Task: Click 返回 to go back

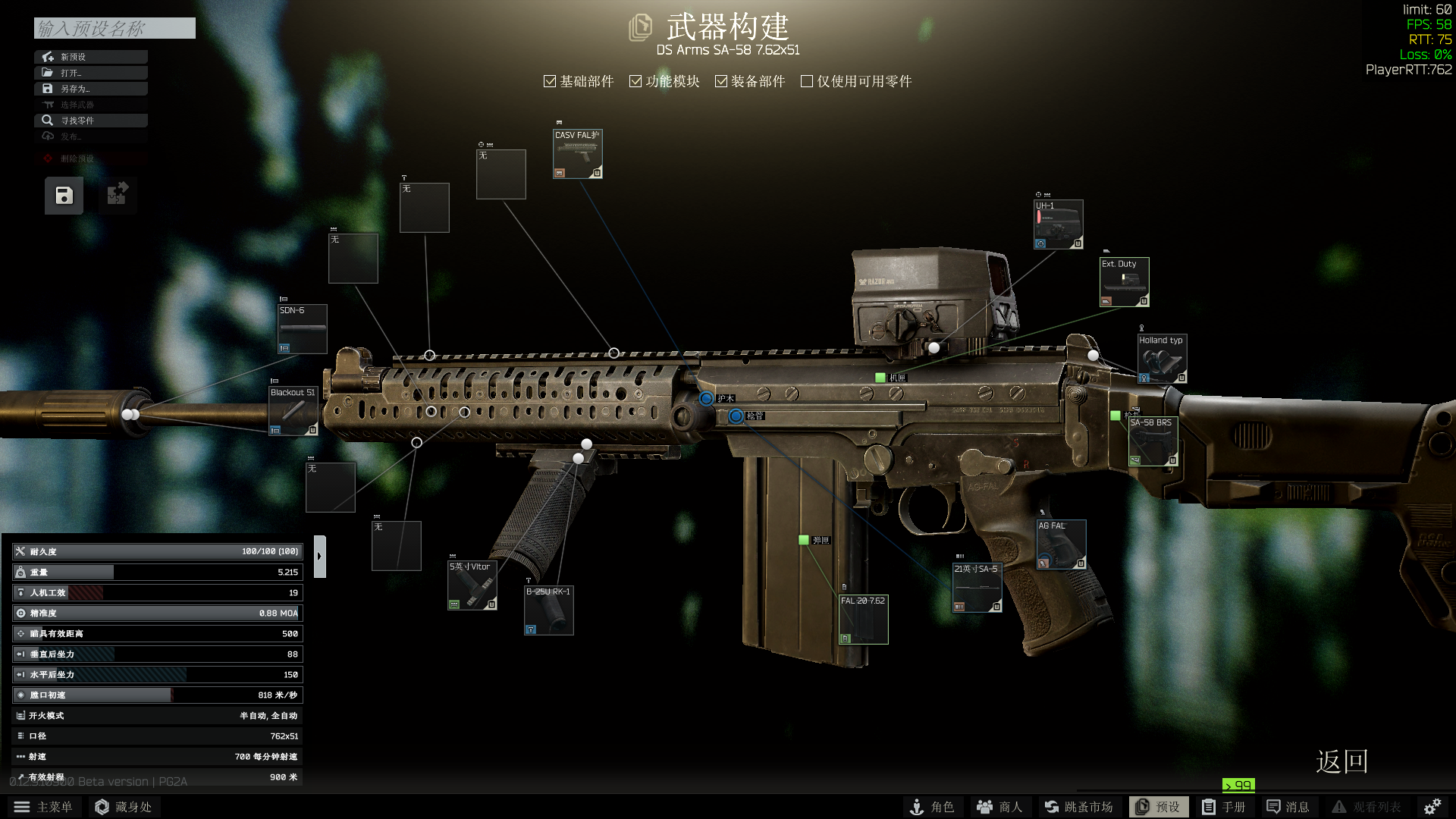Action: point(1341,761)
